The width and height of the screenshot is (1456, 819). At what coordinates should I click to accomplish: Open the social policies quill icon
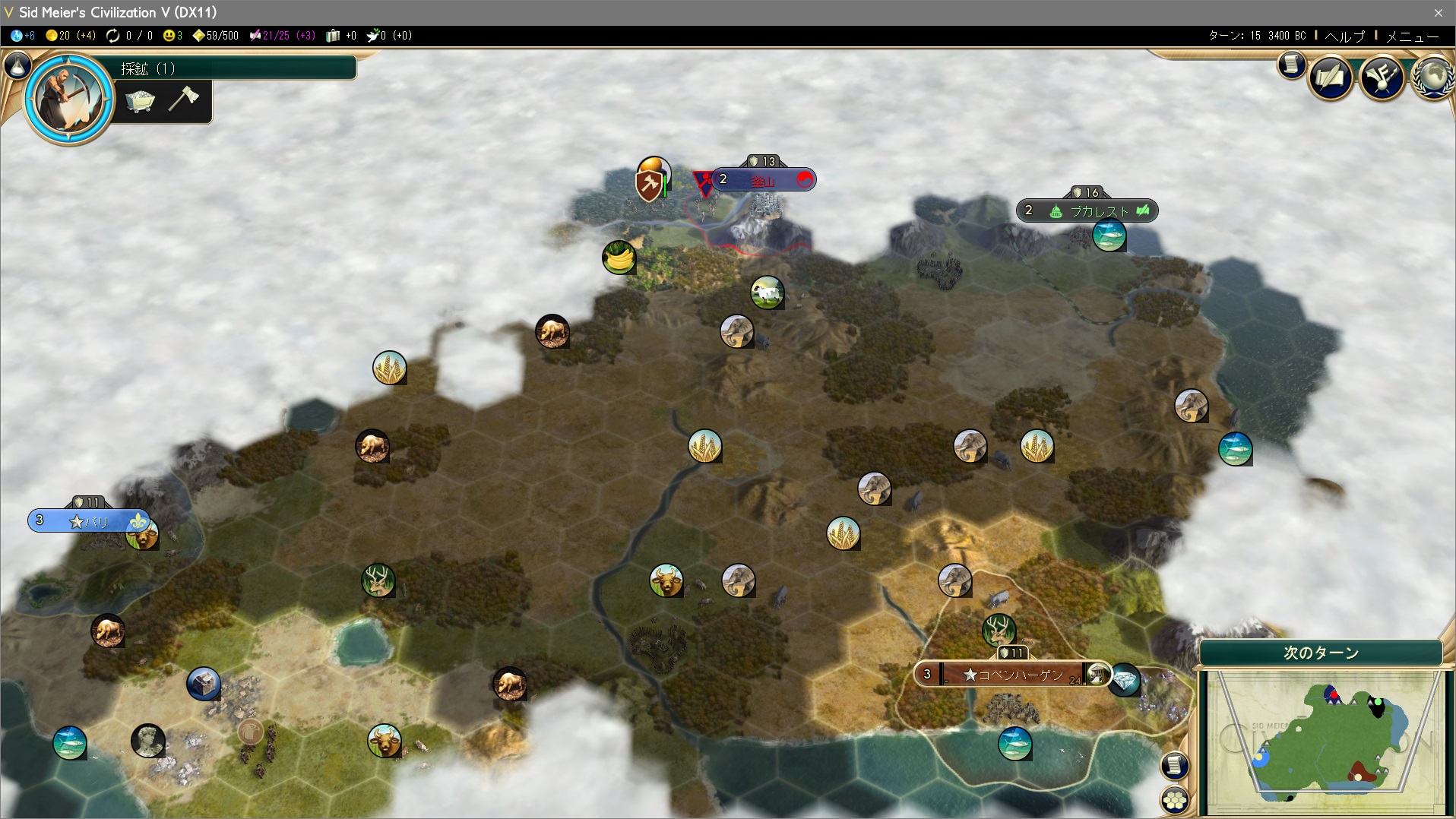[x=1330, y=77]
